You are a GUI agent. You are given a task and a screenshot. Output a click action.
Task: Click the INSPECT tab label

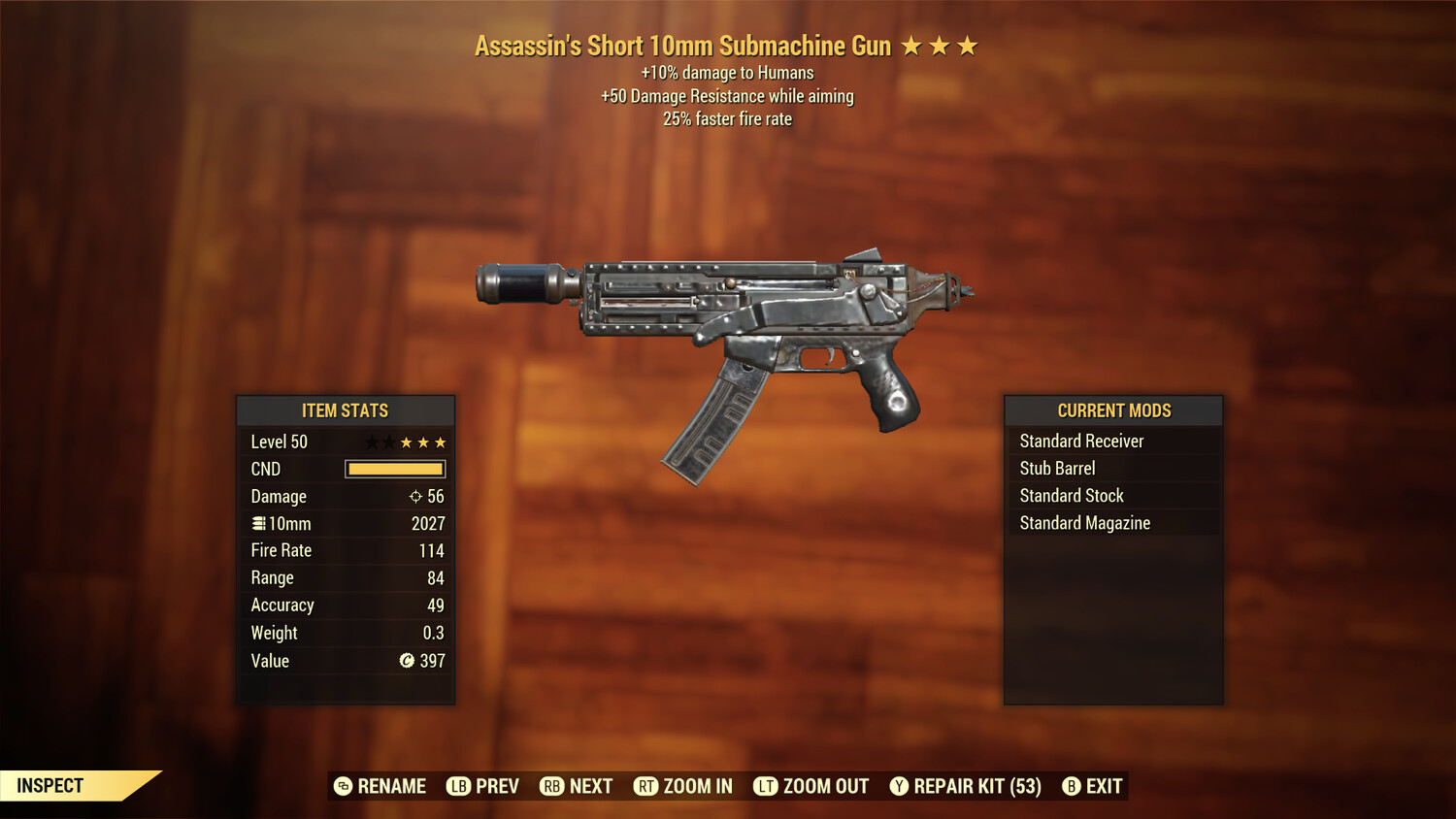(51, 785)
